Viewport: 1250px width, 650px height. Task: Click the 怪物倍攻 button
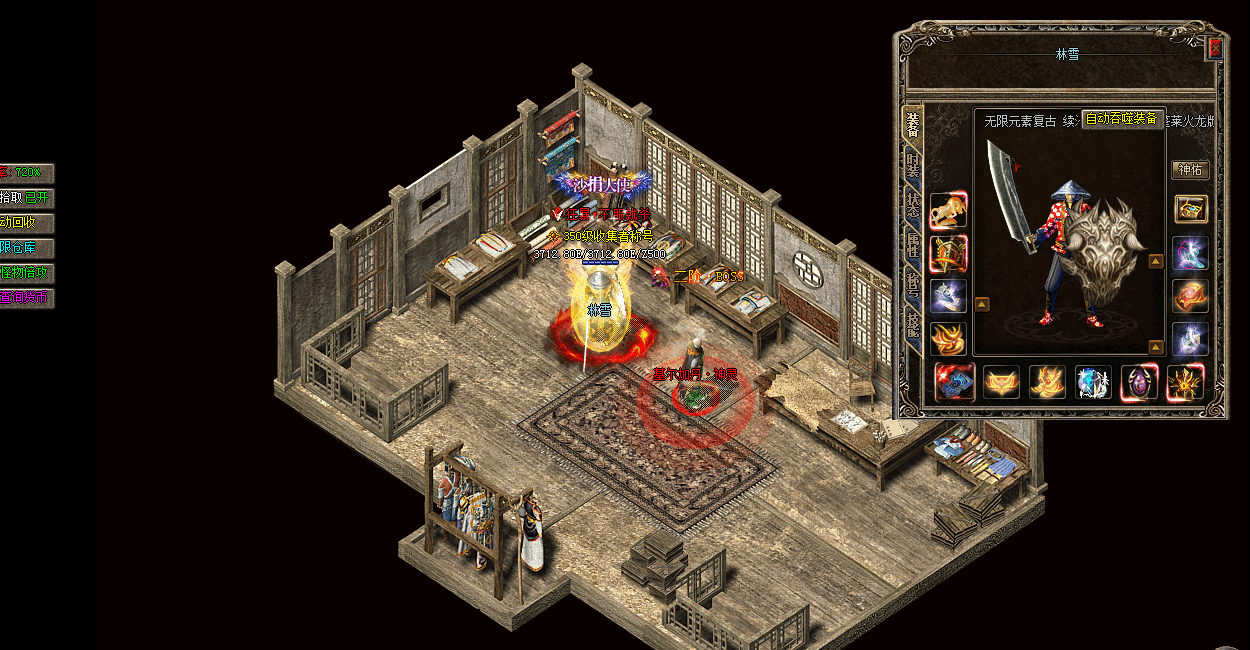(27, 273)
